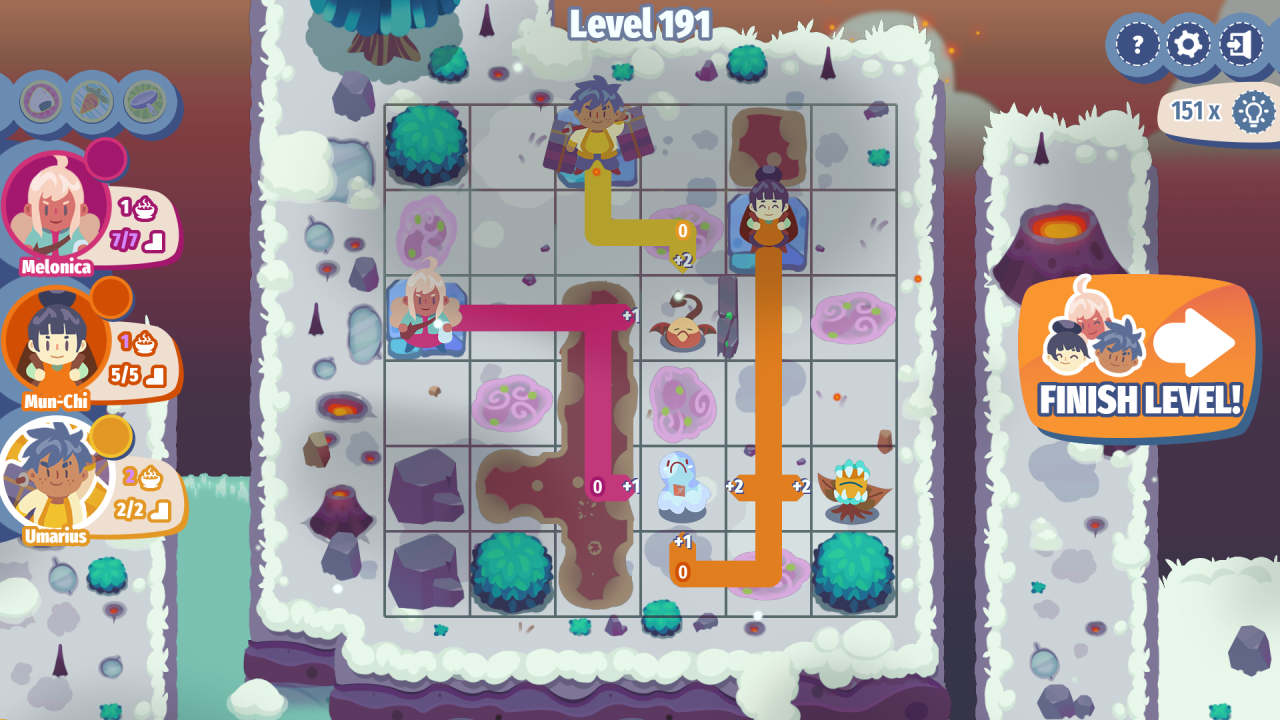Image resolution: width=1280 pixels, height=720 pixels.
Task: Click the frying pan badge icon
Action: tap(145, 100)
